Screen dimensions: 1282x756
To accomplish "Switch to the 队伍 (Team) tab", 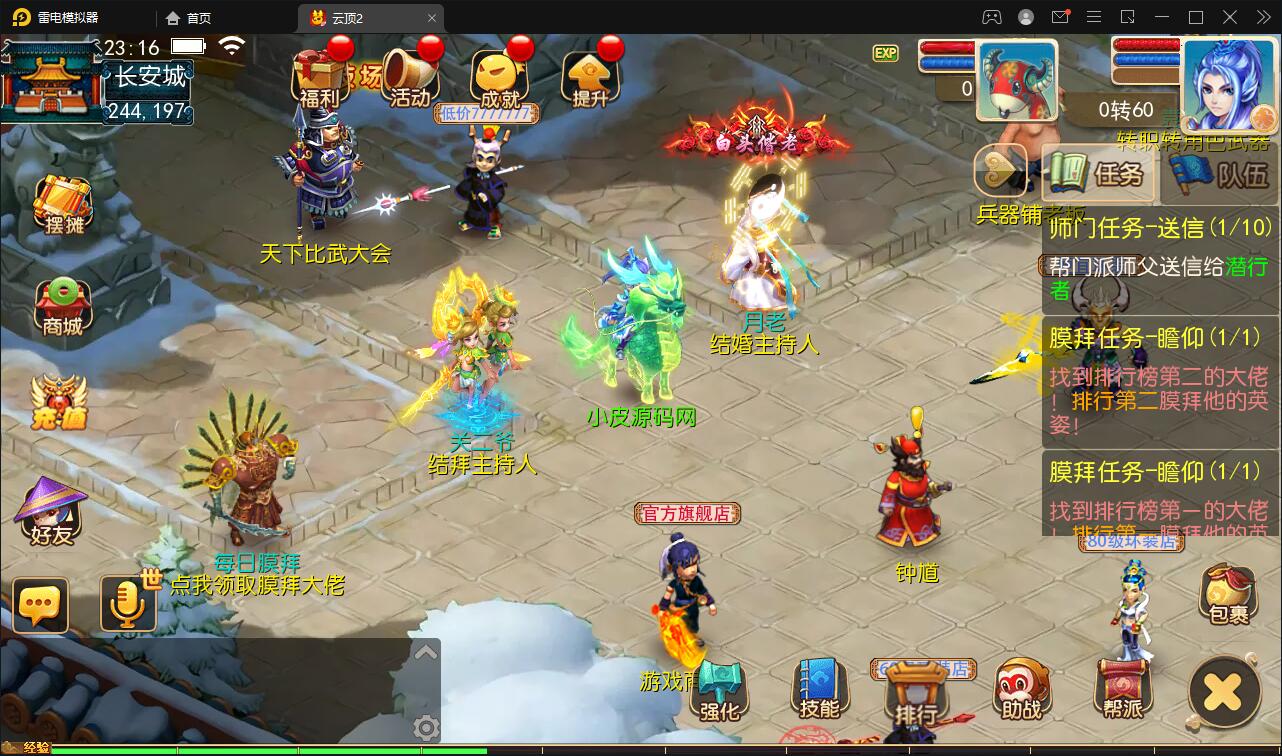I will click(1218, 175).
